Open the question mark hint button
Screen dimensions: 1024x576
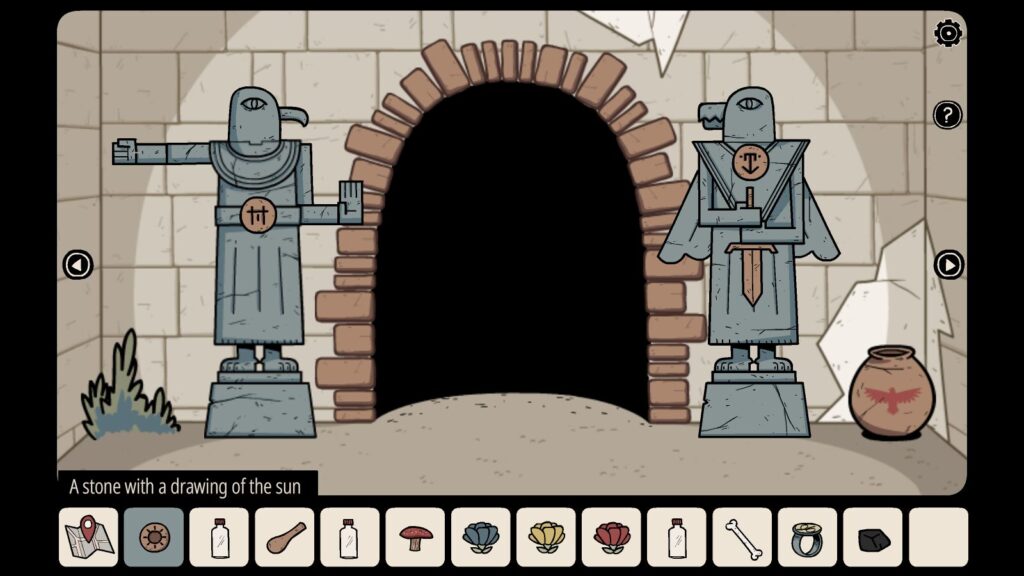coord(947,114)
